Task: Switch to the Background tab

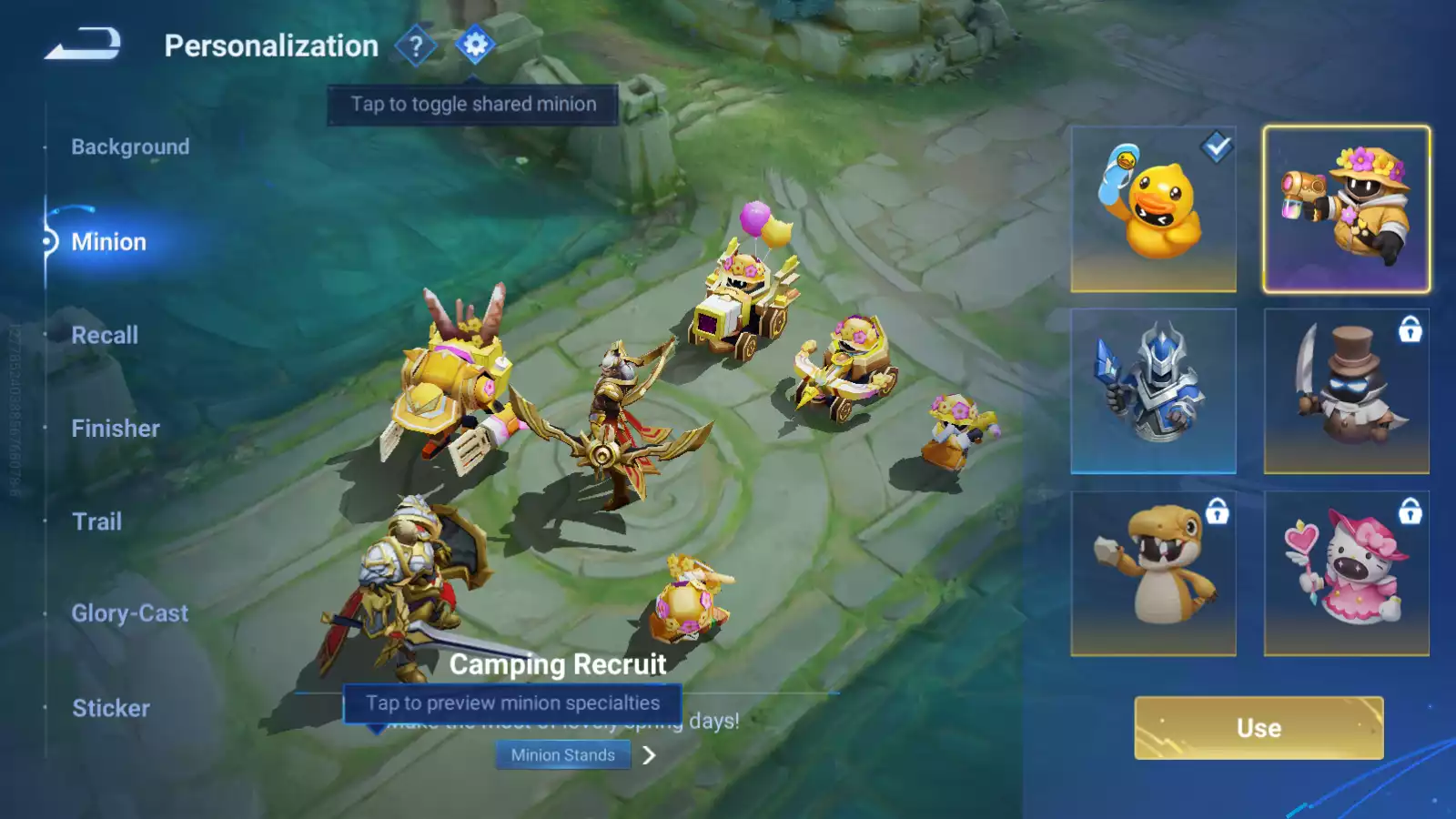Action: pyautogui.click(x=130, y=147)
